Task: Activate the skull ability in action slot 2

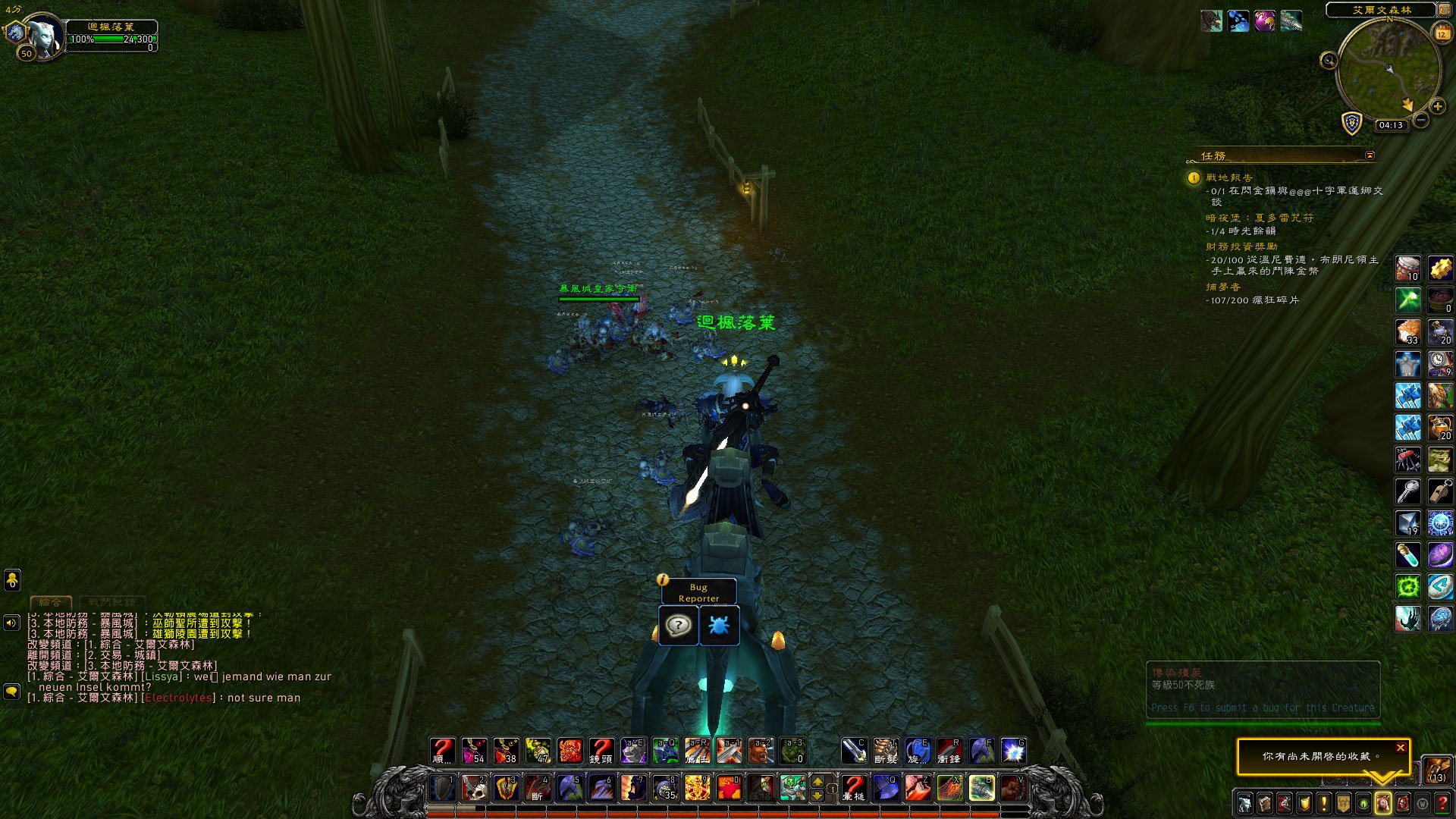Action: (x=475, y=788)
